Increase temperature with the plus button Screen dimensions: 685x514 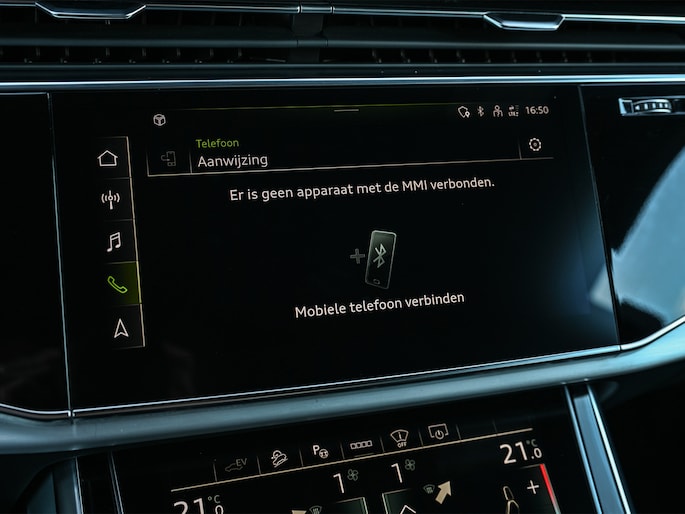[532, 487]
